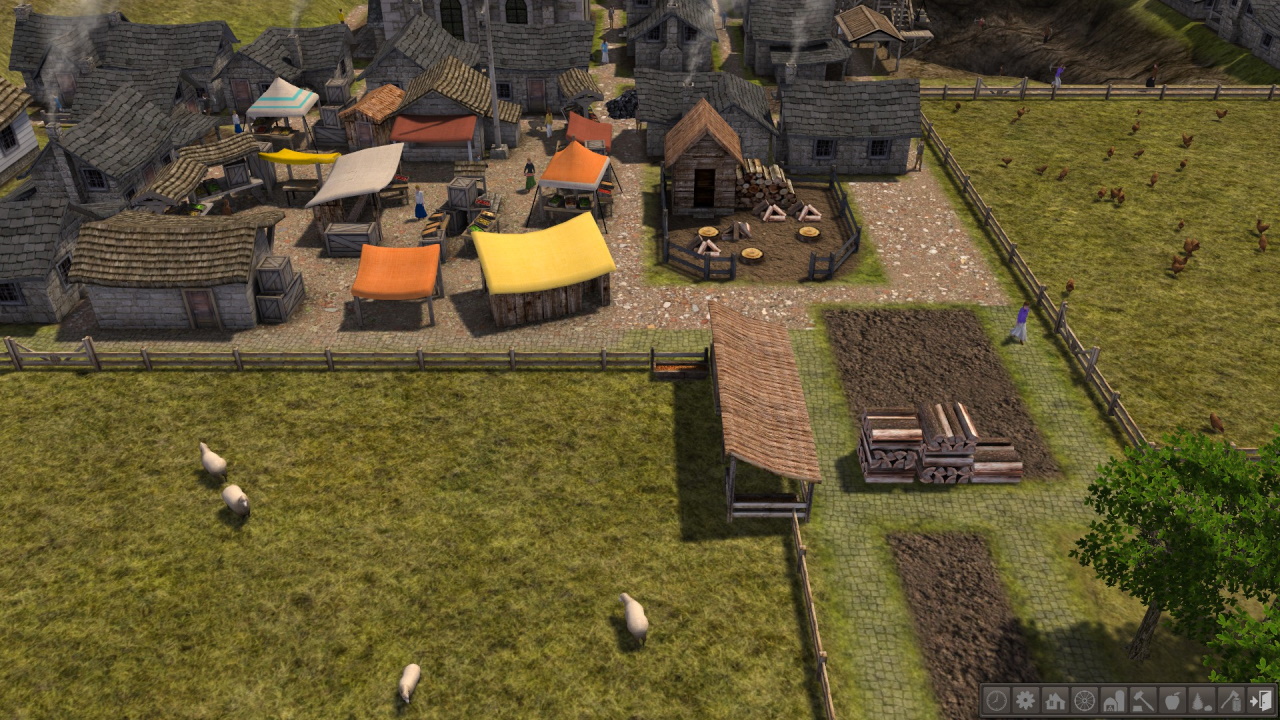1280x720 pixels.
Task: Choose the hammer and anvil menu
Action: pos(1143,700)
